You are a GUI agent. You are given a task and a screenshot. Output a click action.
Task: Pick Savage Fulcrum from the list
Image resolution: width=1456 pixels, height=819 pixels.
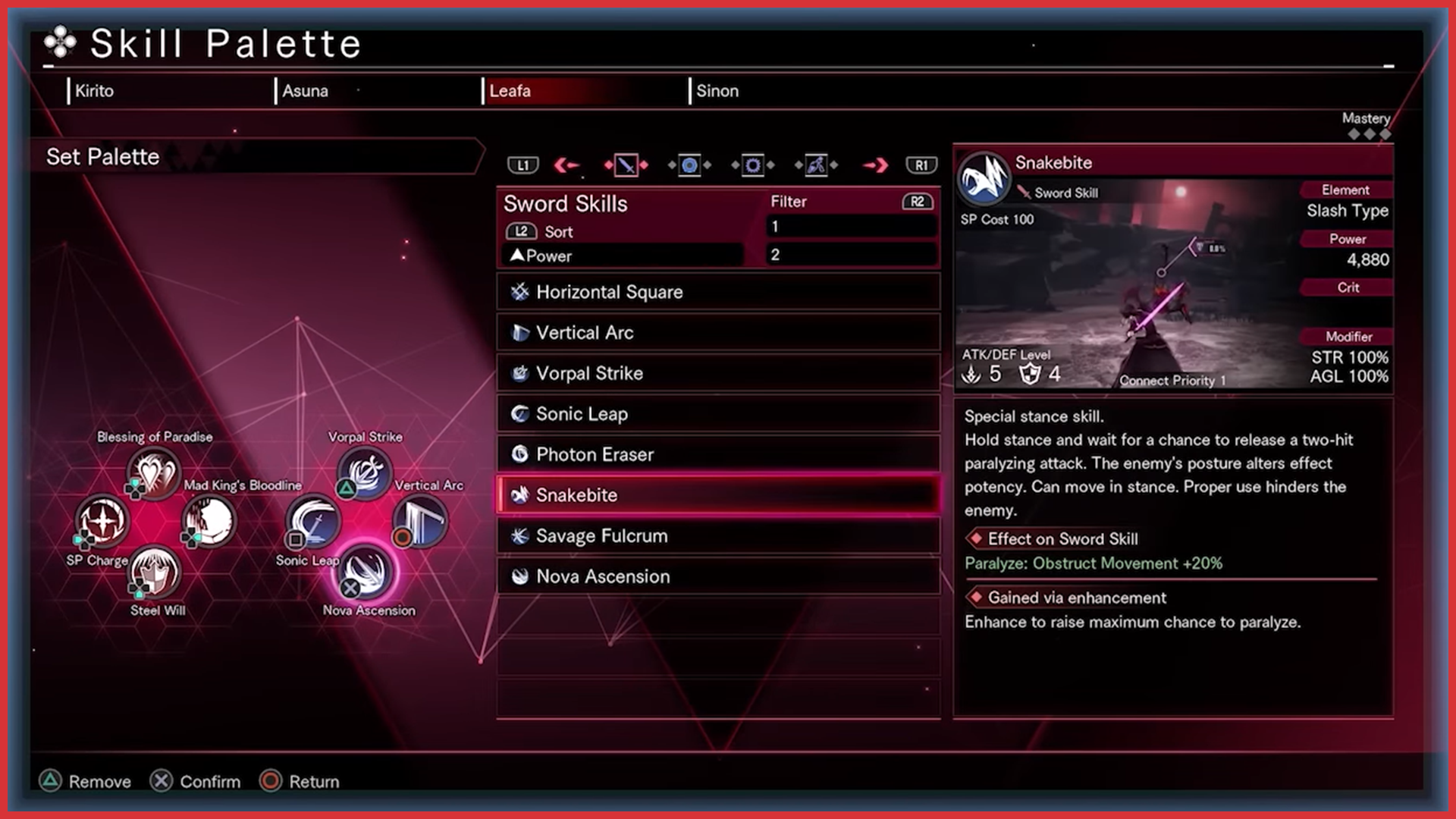tap(717, 536)
